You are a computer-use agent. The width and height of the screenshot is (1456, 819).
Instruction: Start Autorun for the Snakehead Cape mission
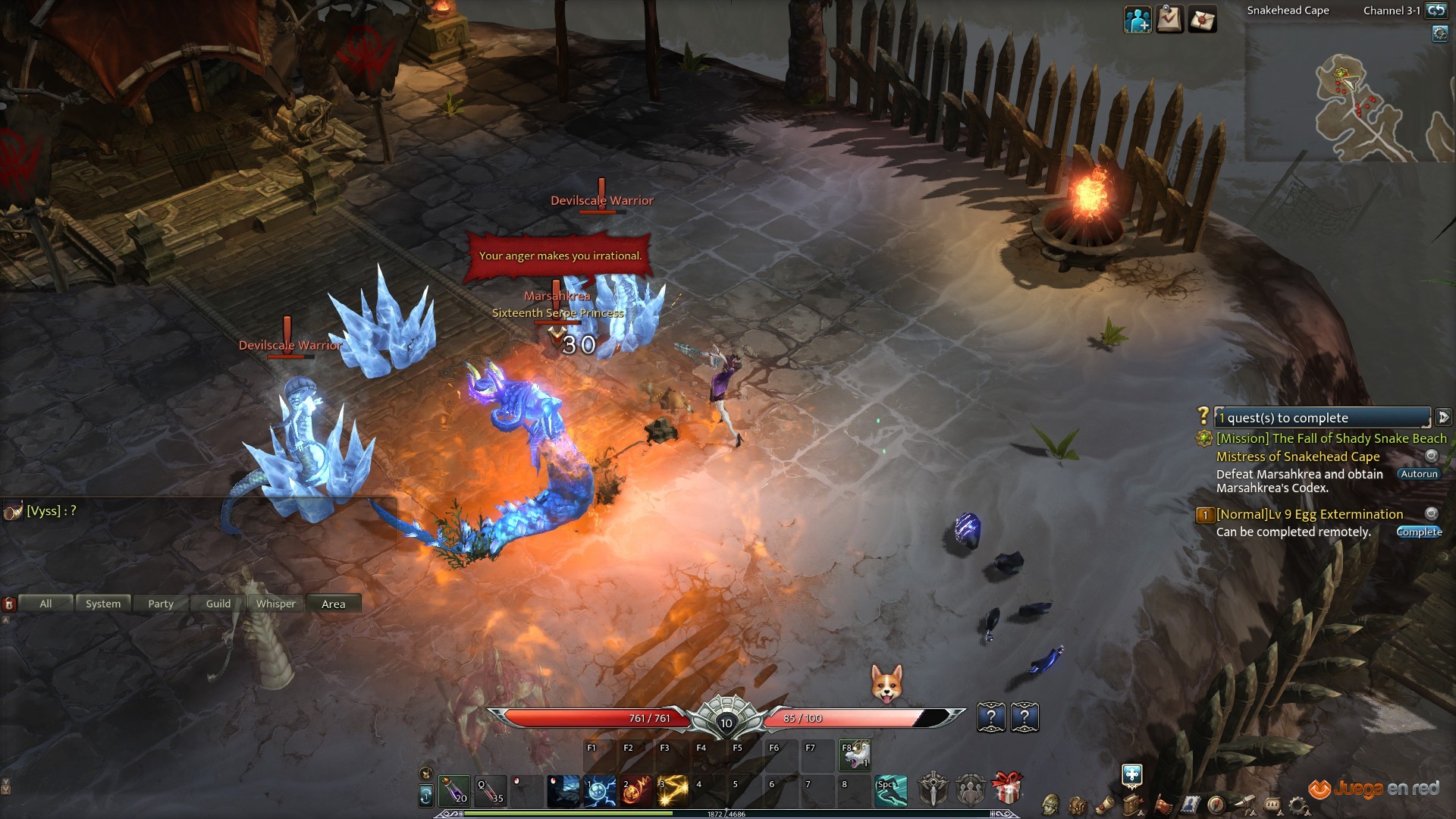pos(1419,474)
